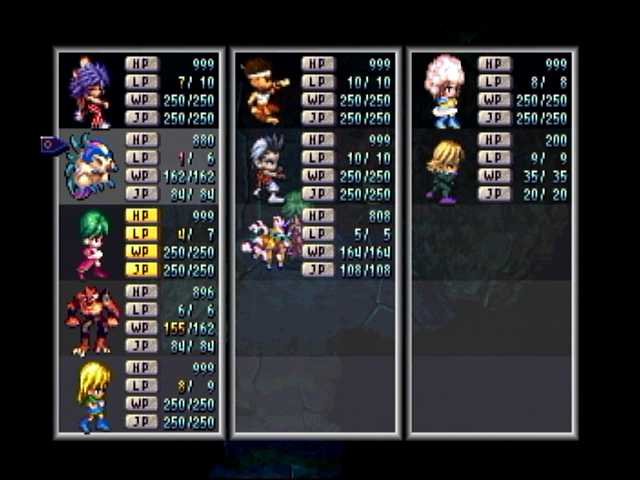This screenshot has width=640, height=480.
Task: Pick the red armored monster with HP 896
Action: [x=92, y=319]
